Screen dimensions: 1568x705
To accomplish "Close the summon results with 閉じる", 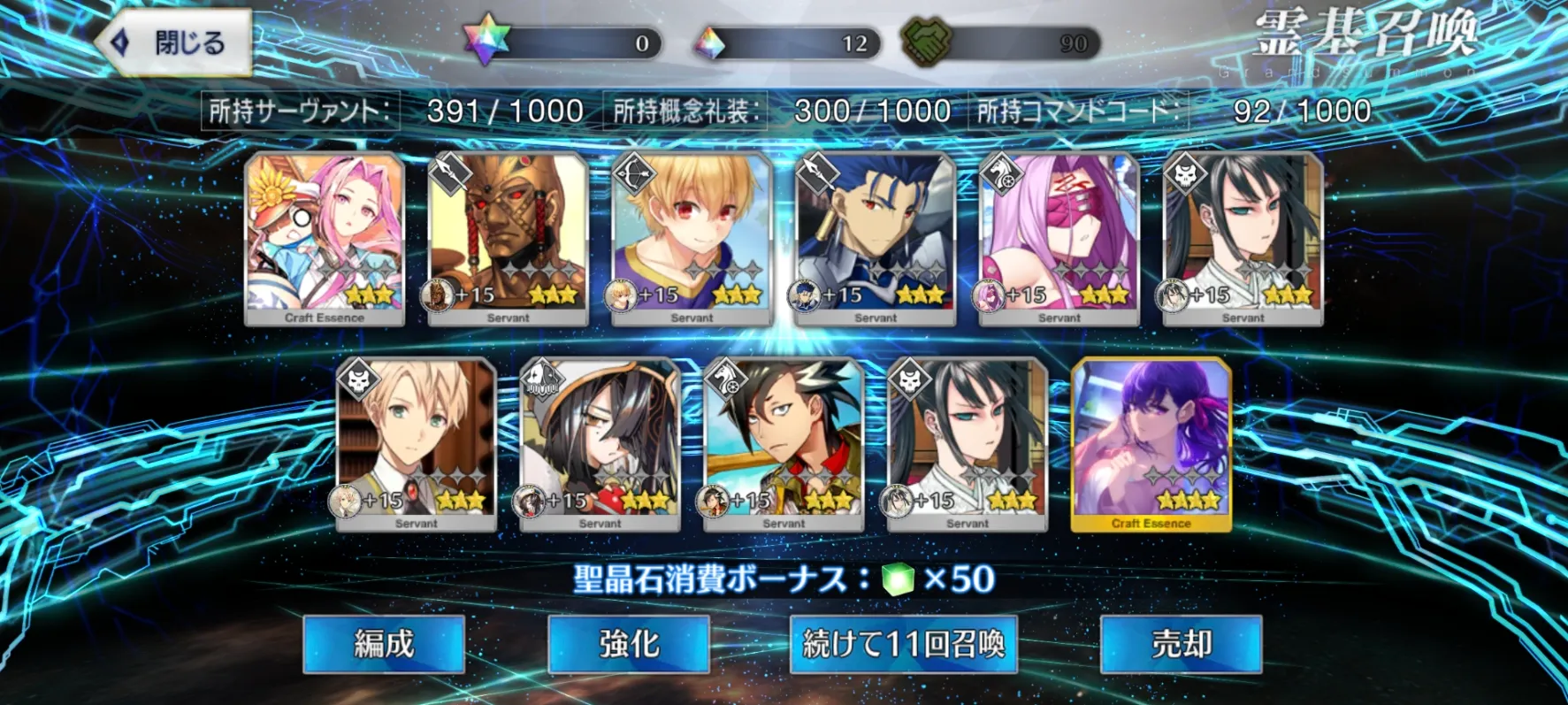I will point(174,42).
